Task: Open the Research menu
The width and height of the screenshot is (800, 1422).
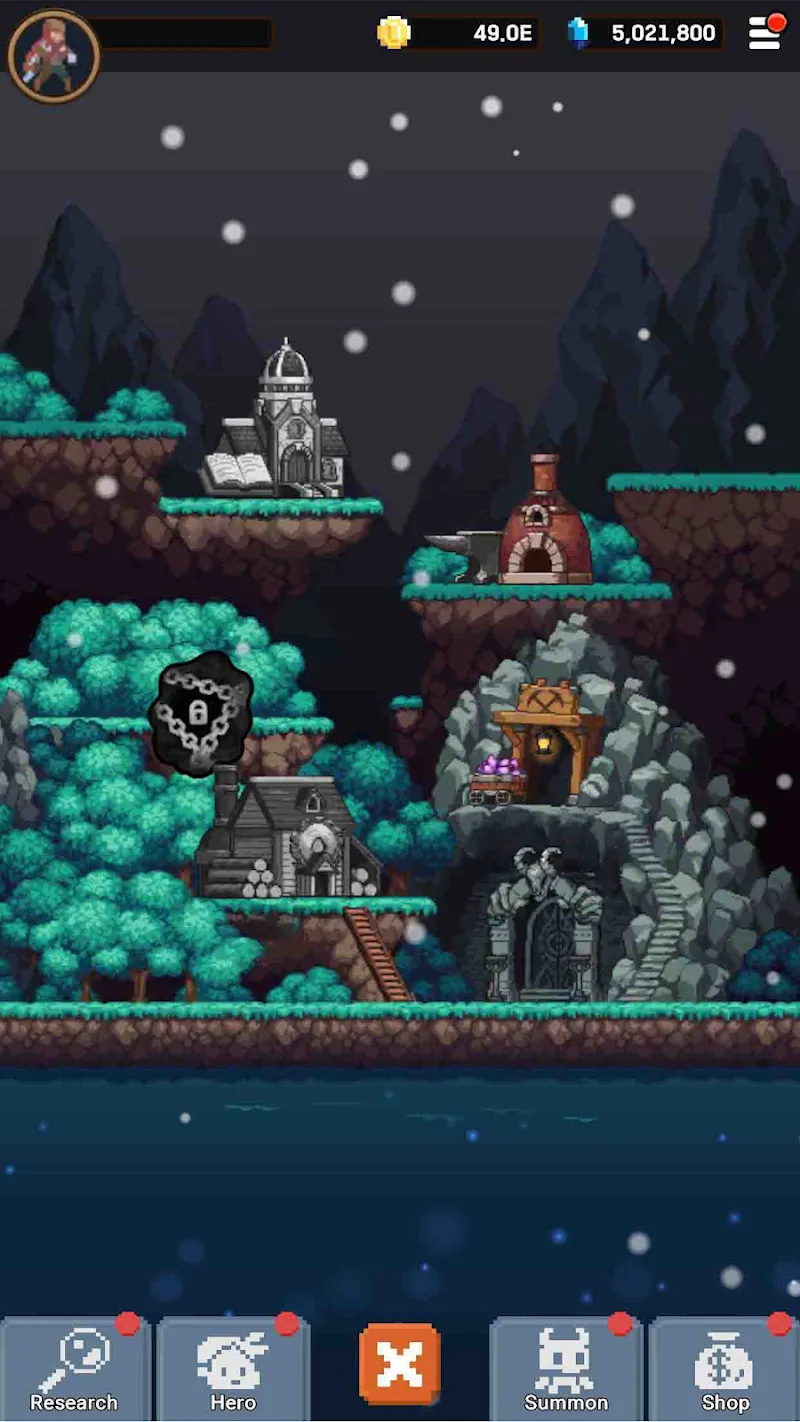Action: [x=74, y=1368]
